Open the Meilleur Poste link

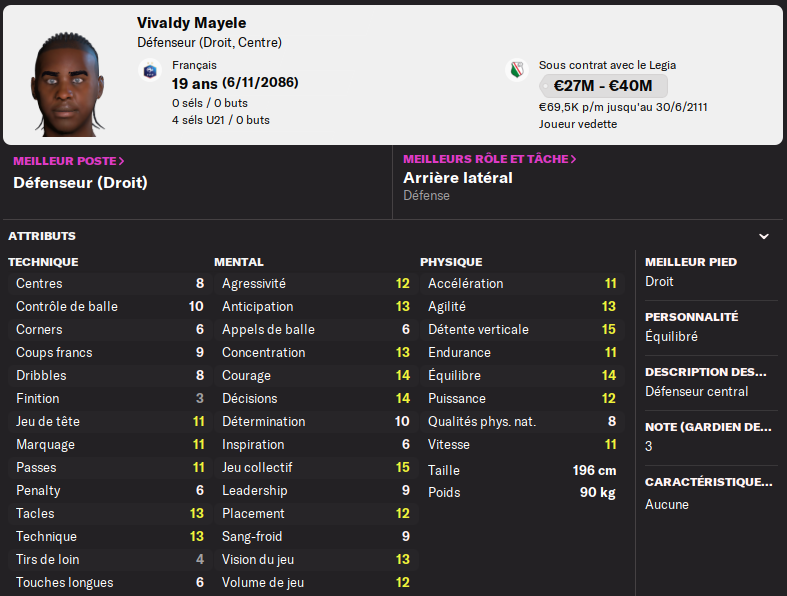point(68,160)
